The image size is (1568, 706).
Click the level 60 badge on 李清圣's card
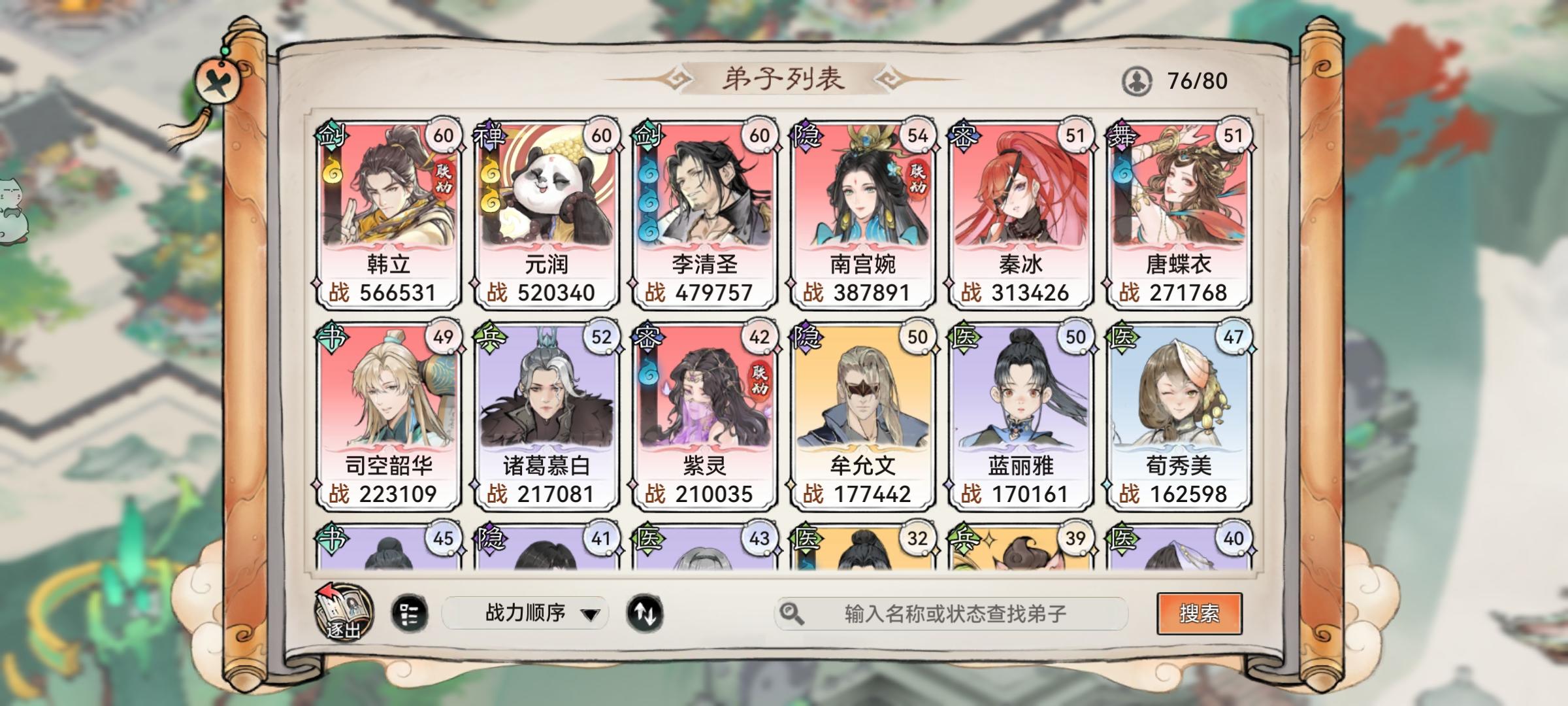(x=760, y=135)
